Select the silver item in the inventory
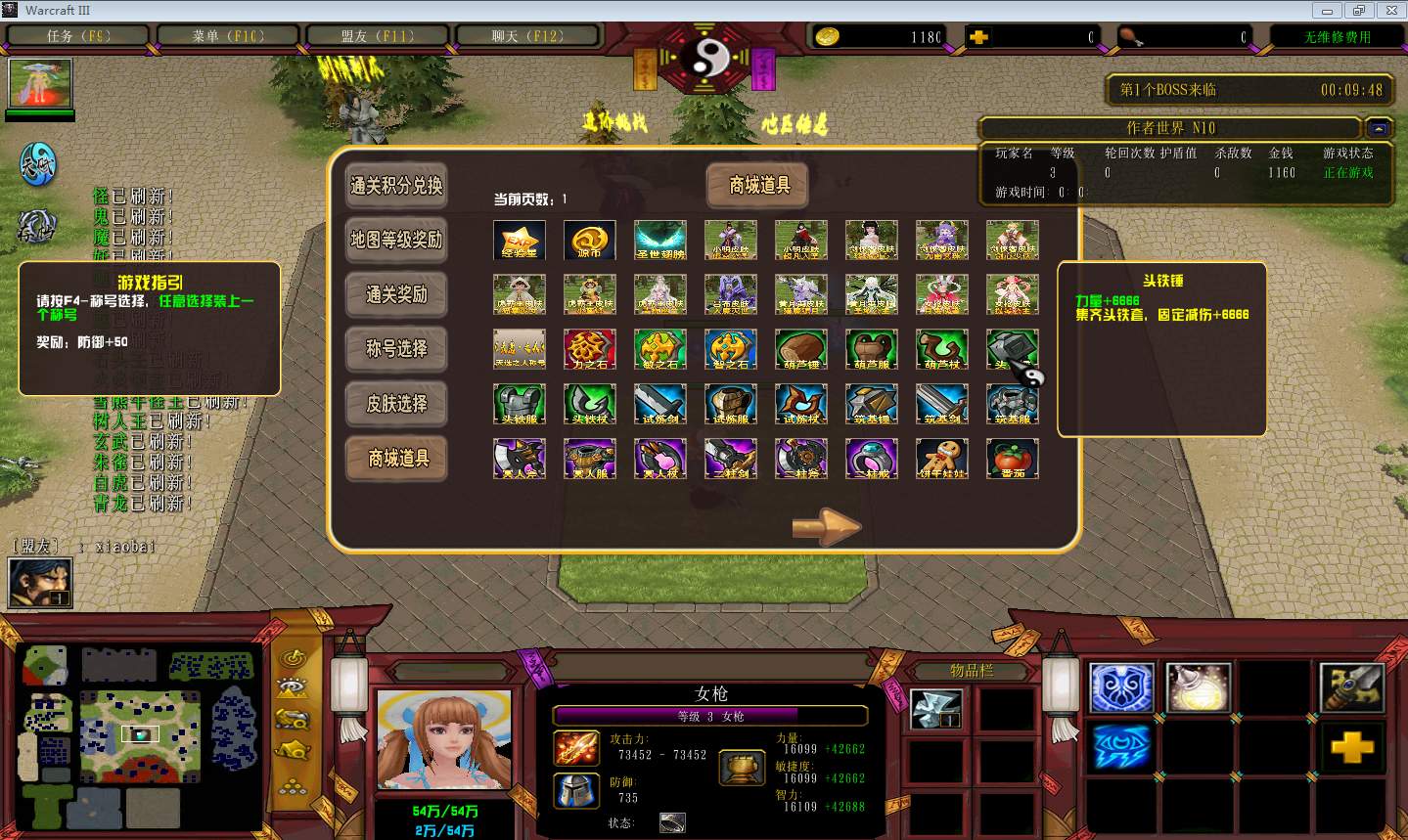Screen dimensions: 1408x840 coord(936,709)
